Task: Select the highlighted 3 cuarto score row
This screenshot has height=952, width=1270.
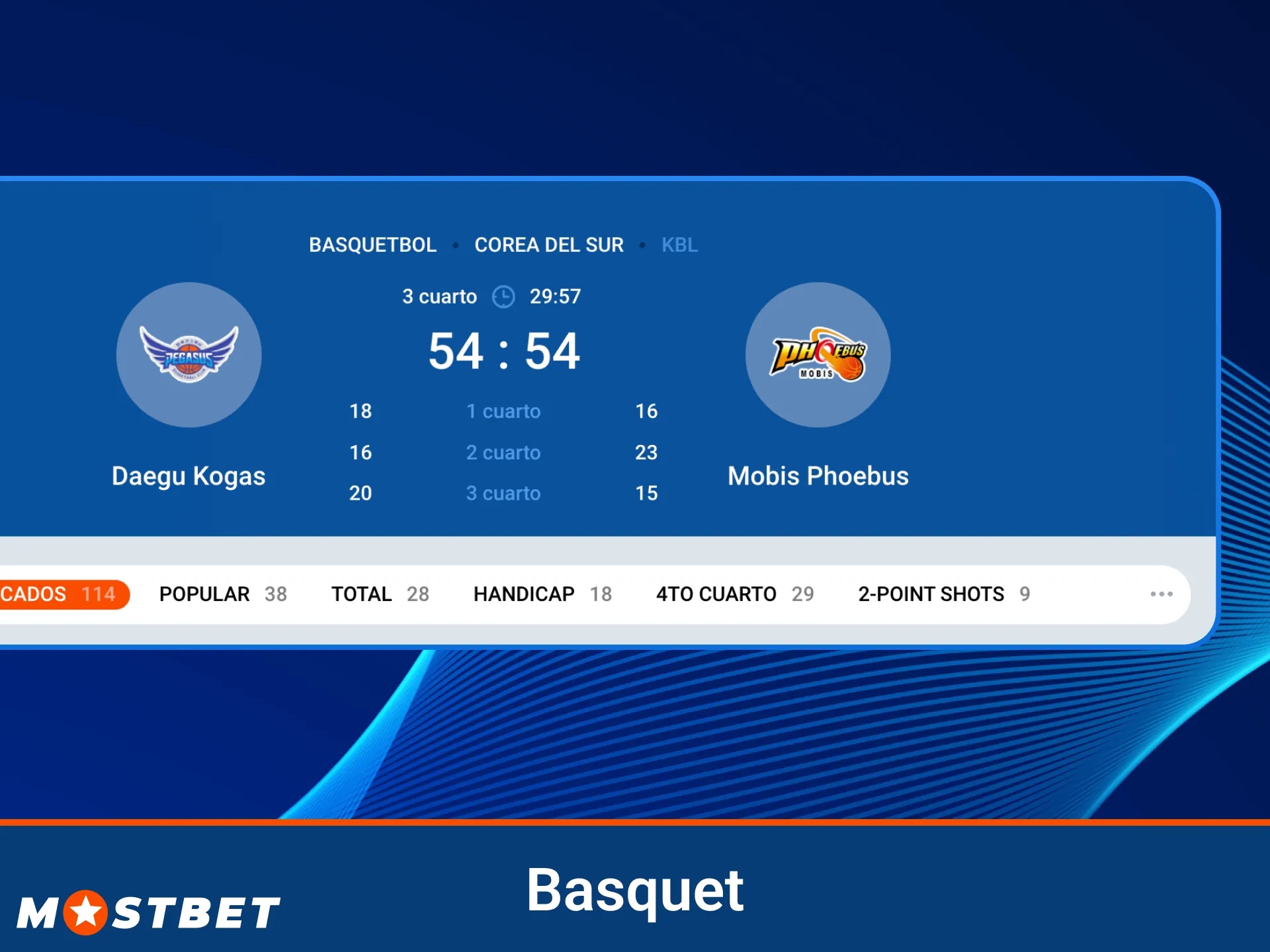Action: pos(503,493)
